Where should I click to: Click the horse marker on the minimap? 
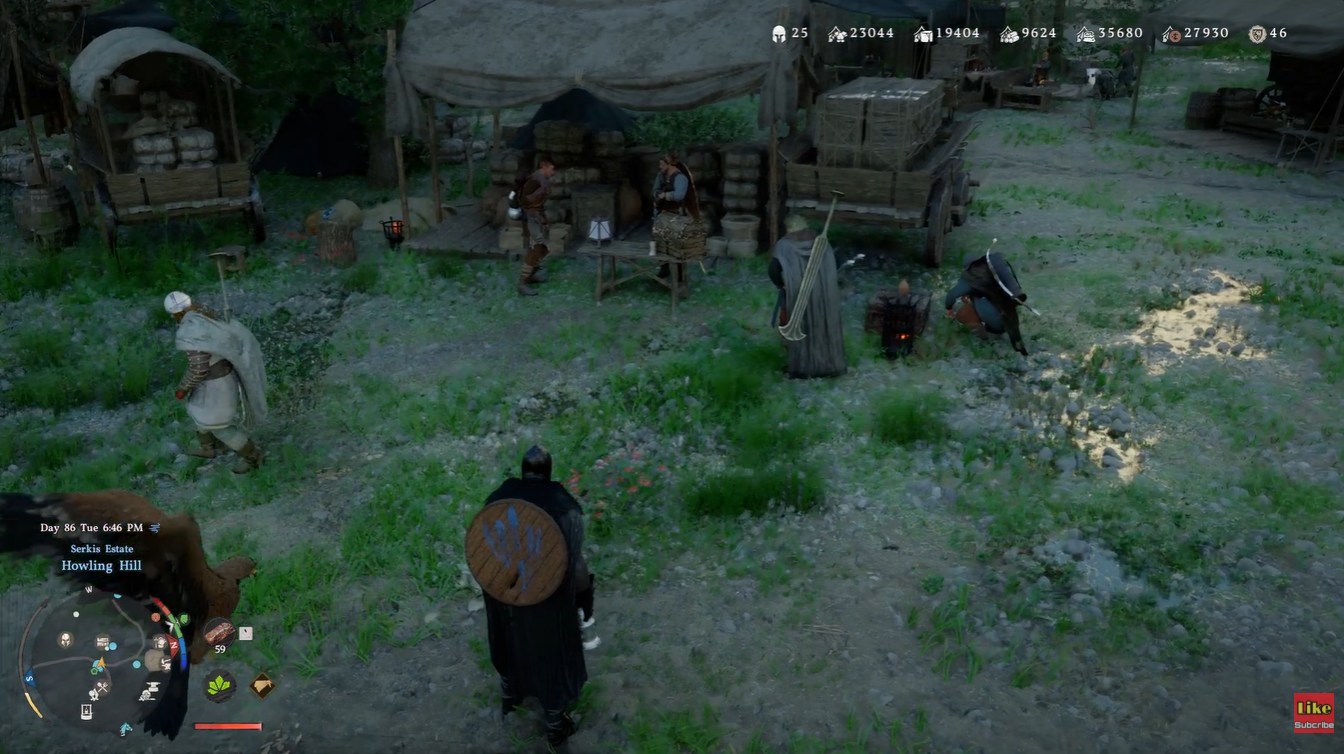pyautogui.click(x=125, y=727)
